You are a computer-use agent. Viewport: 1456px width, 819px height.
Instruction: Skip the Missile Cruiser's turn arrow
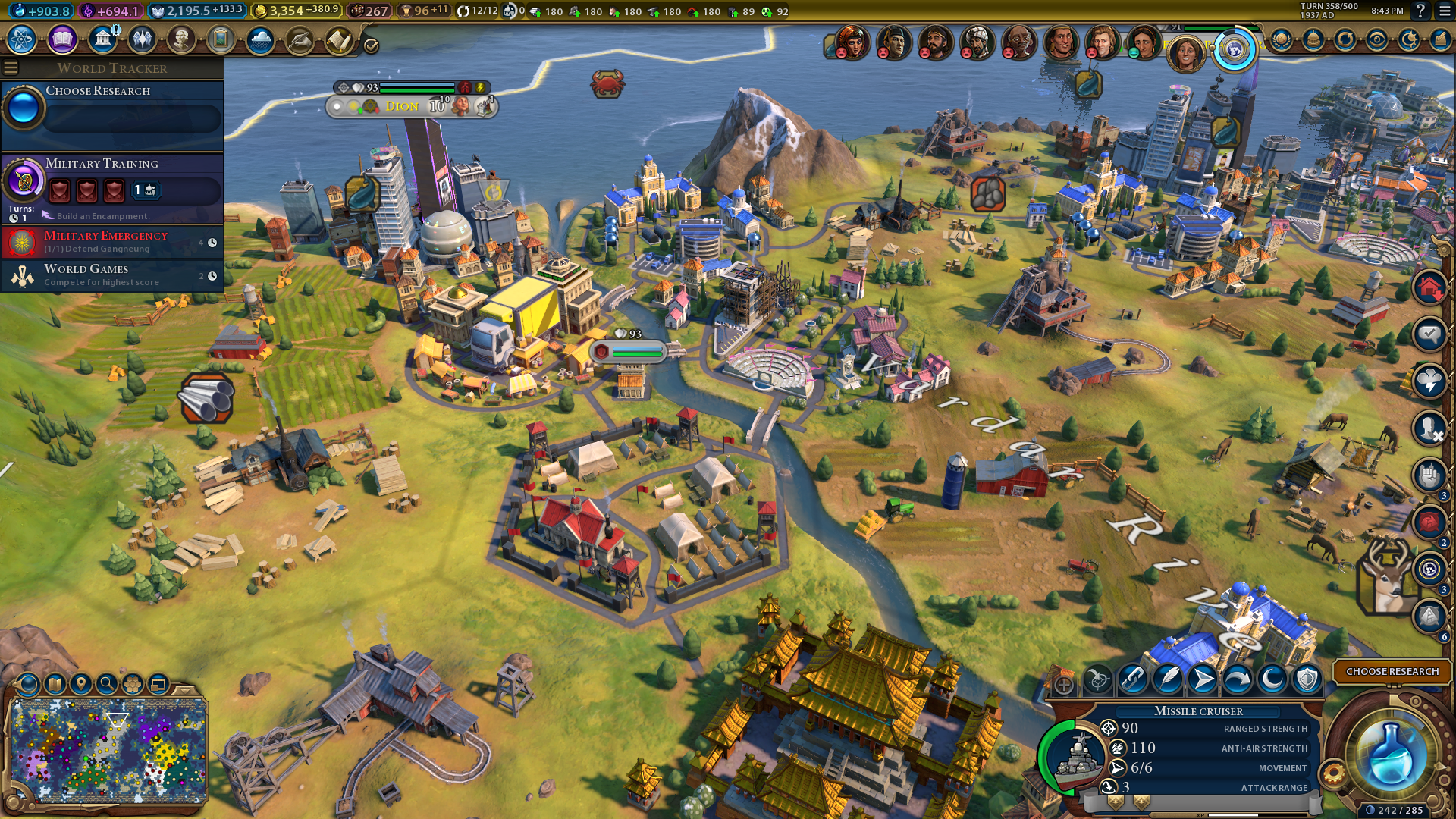(x=1237, y=679)
